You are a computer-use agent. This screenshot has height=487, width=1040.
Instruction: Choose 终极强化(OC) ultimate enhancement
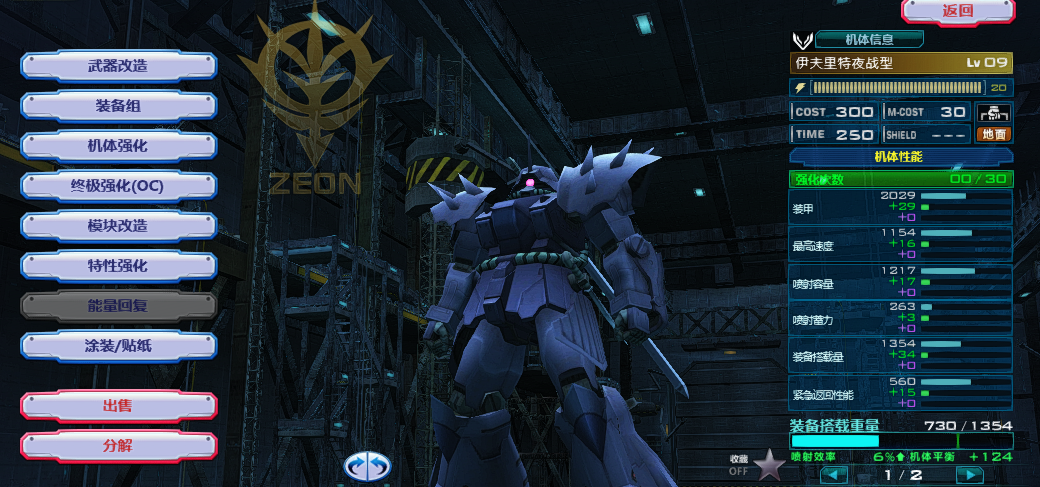[118, 186]
